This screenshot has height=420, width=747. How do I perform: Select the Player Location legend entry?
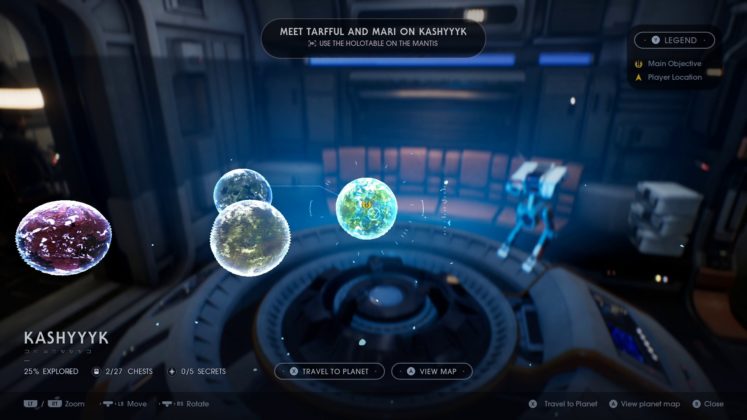674,77
